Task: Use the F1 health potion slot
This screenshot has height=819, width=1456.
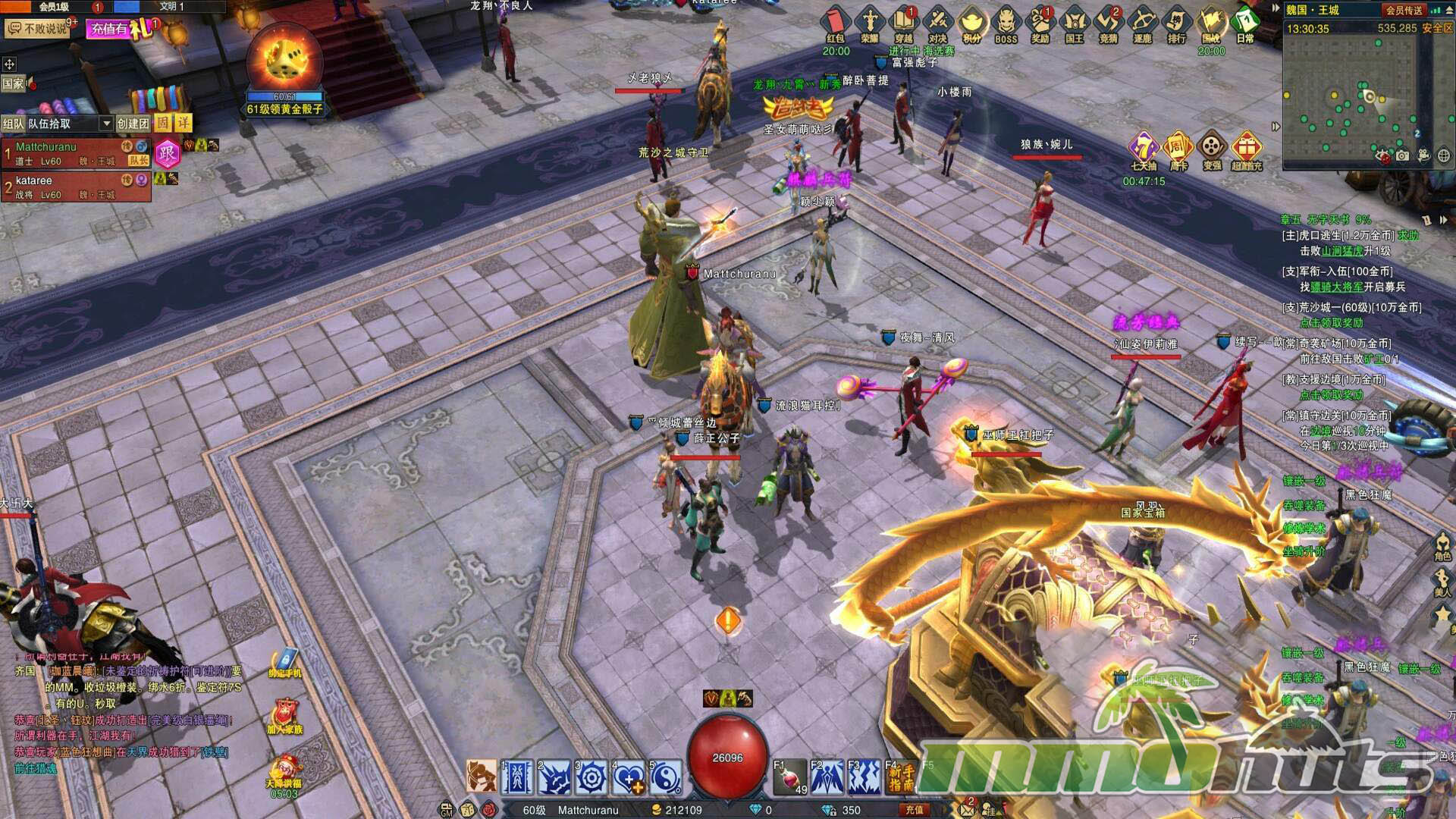Action: 789,777
